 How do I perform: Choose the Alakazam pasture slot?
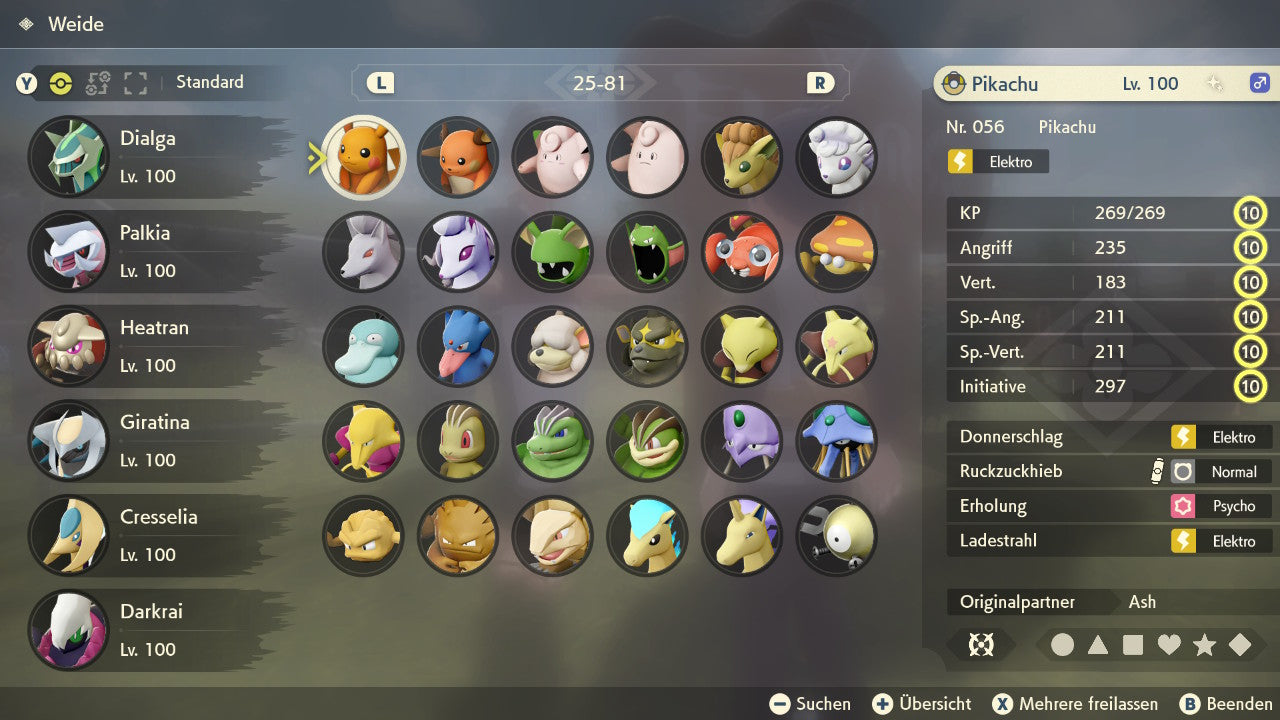(x=364, y=441)
